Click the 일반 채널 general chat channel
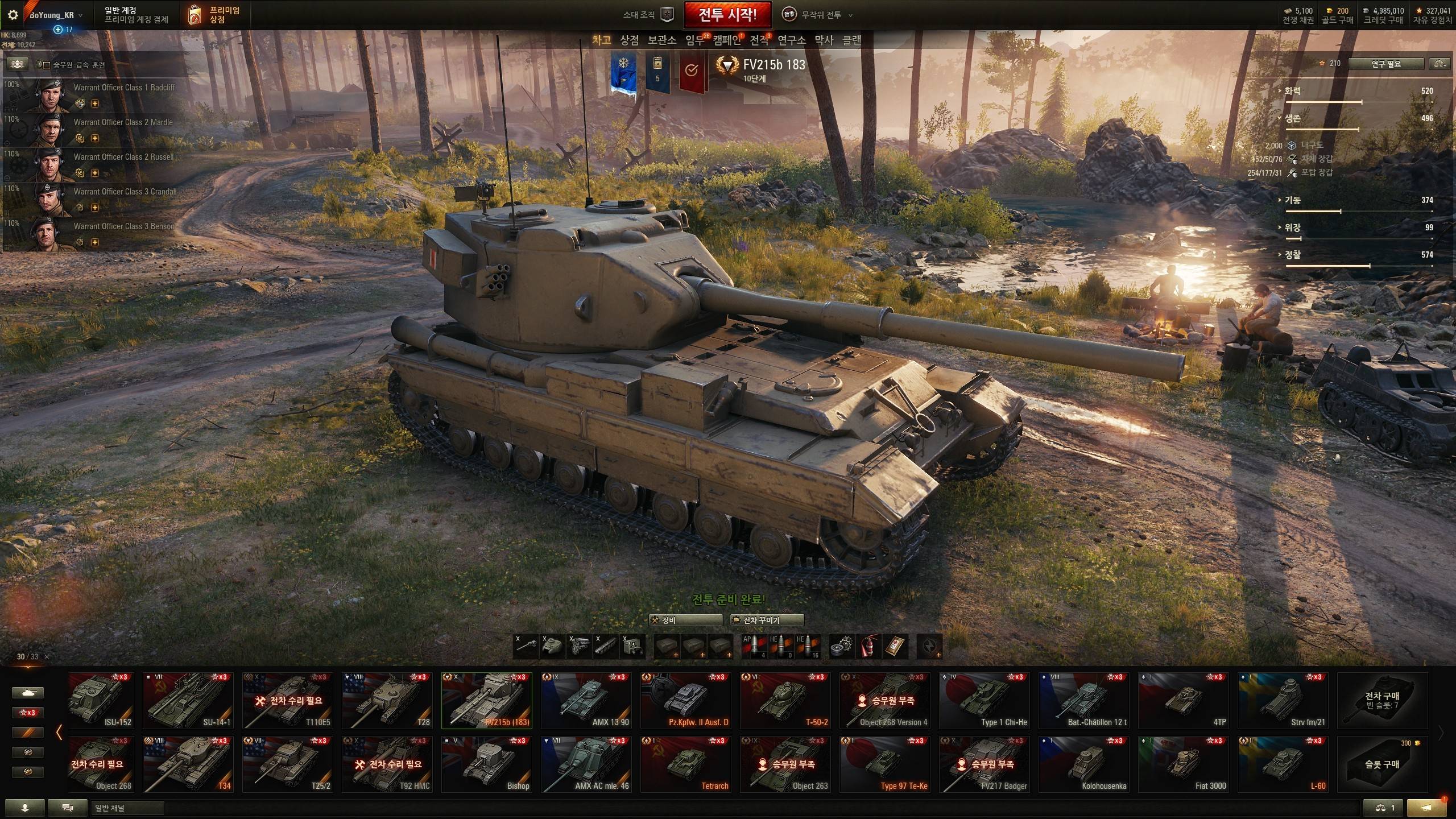Screen dimensions: 1456x819 click(x=127, y=808)
